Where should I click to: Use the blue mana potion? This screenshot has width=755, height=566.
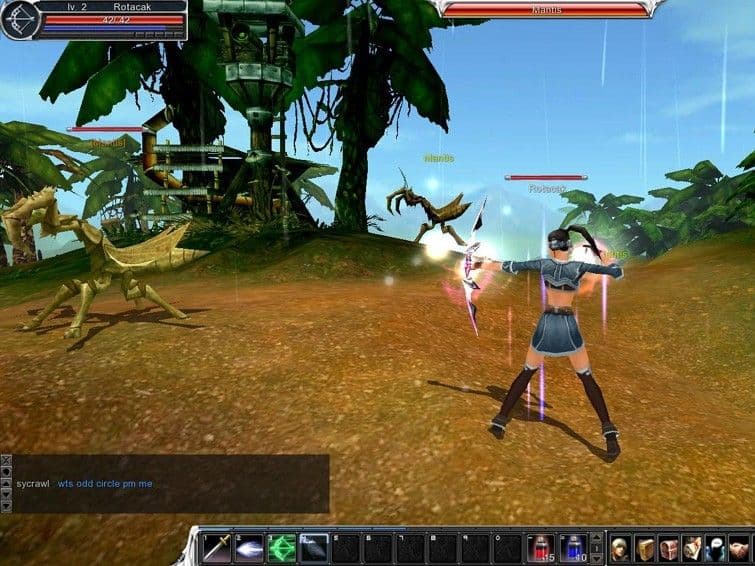572,547
